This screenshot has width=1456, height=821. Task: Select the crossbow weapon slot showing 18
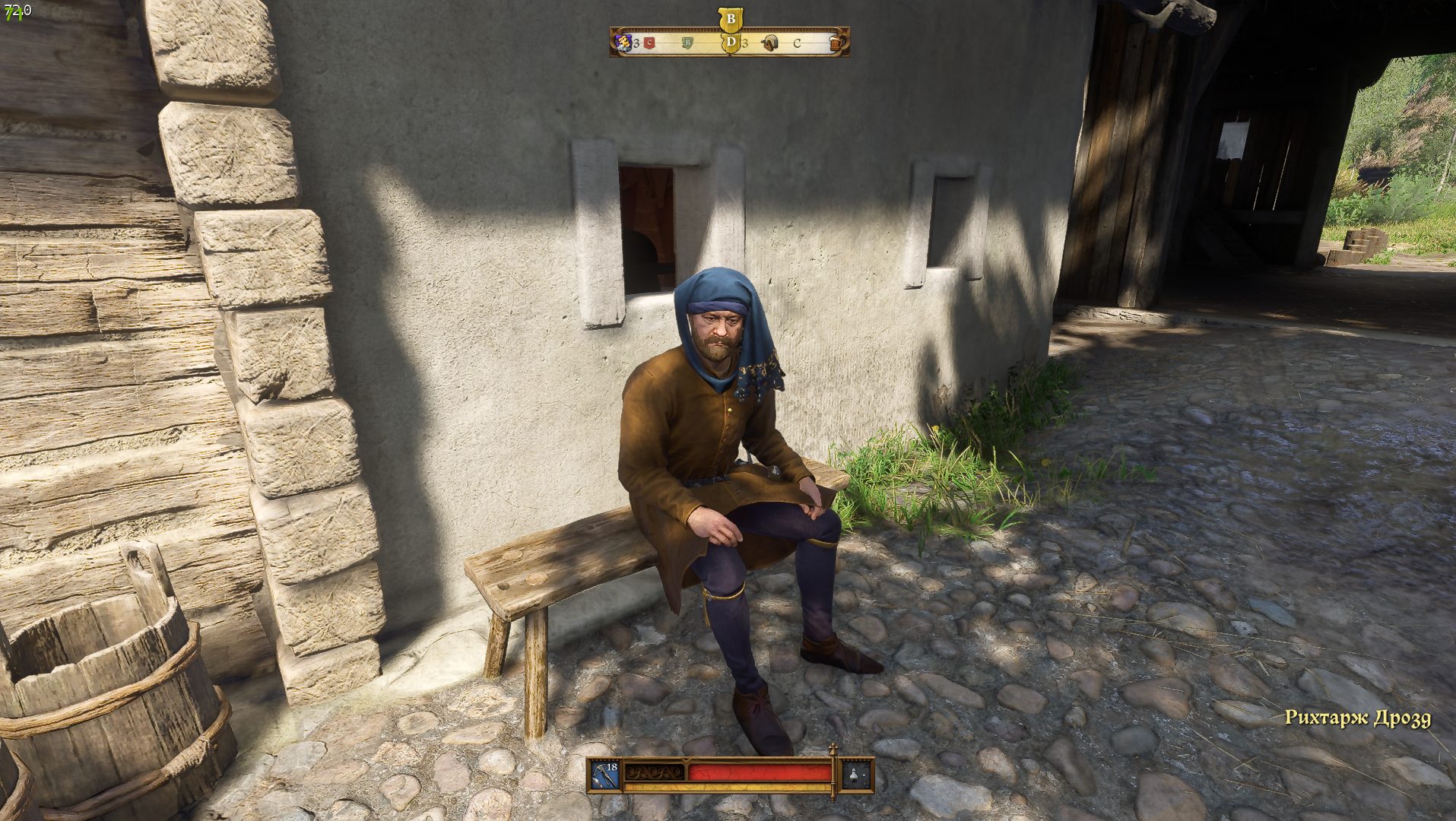coord(606,775)
